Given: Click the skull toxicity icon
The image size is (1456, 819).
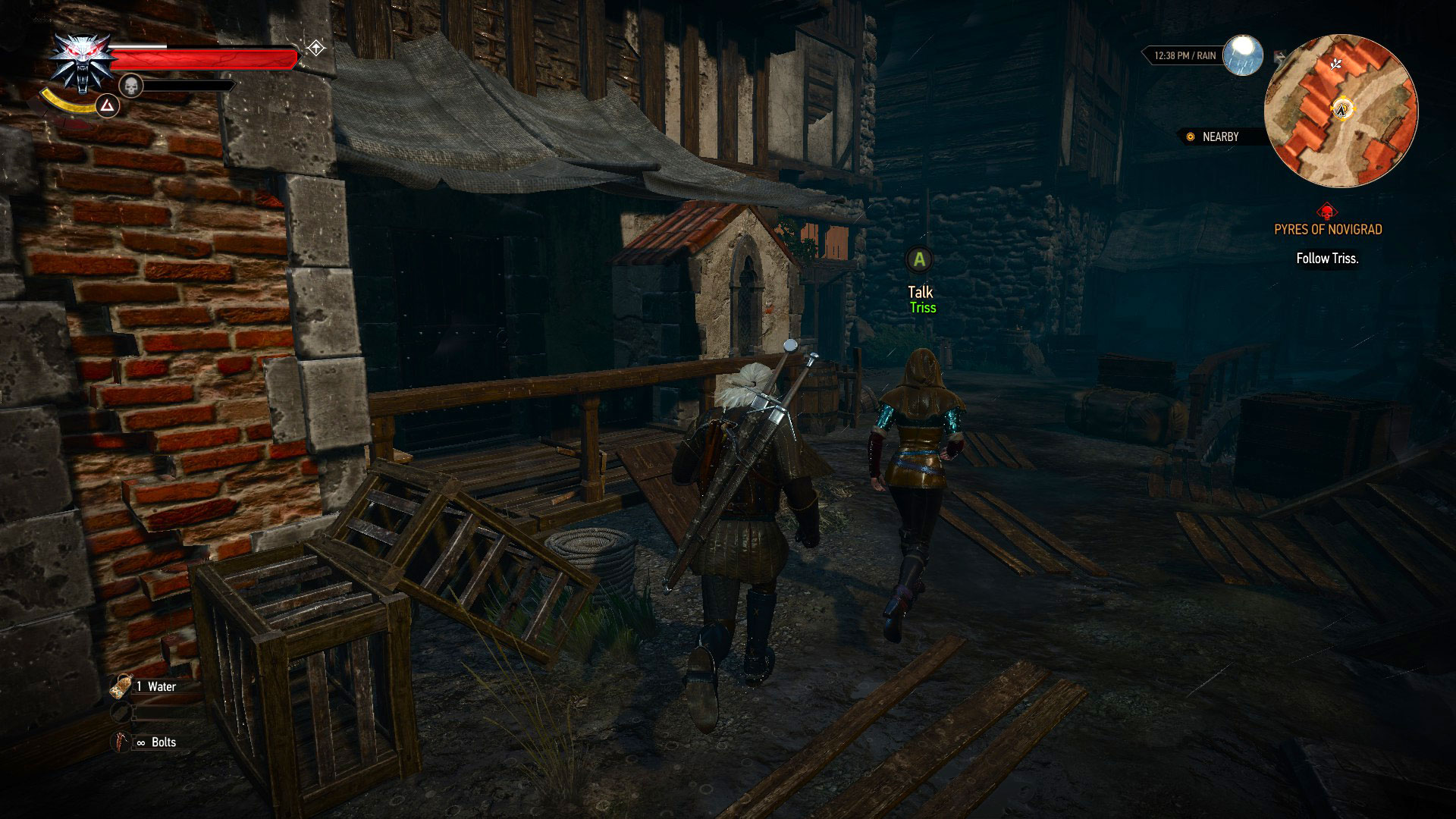Looking at the screenshot, I should [x=130, y=85].
